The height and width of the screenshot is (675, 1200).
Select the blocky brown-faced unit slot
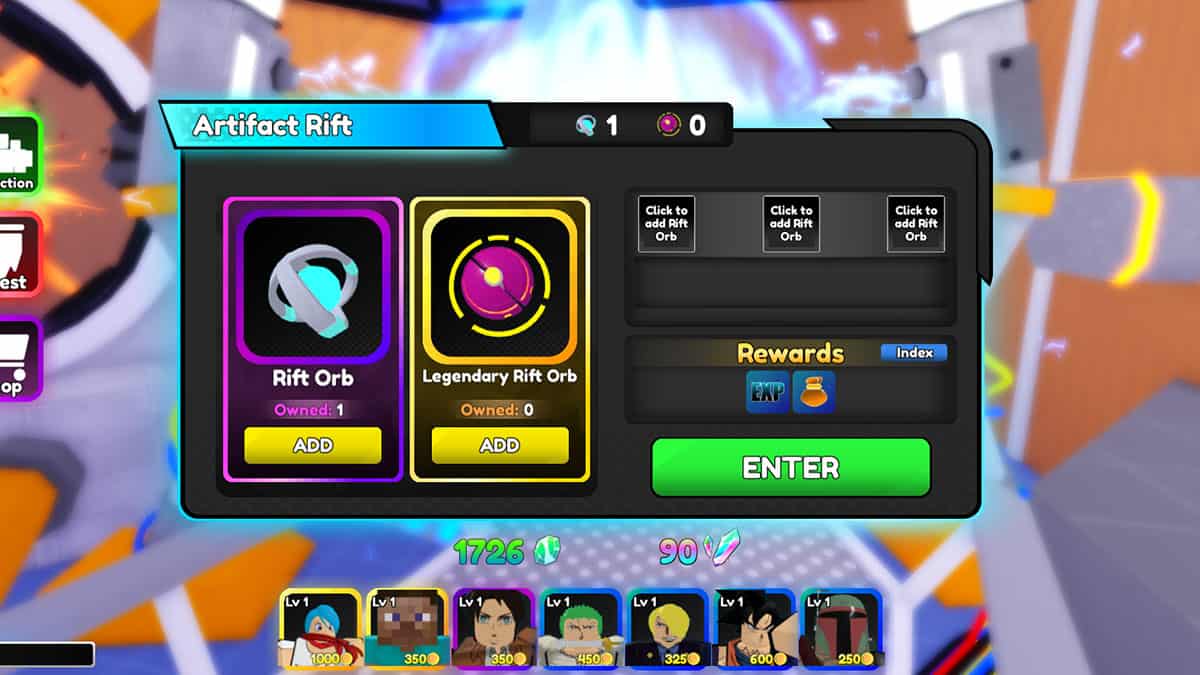[x=406, y=630]
